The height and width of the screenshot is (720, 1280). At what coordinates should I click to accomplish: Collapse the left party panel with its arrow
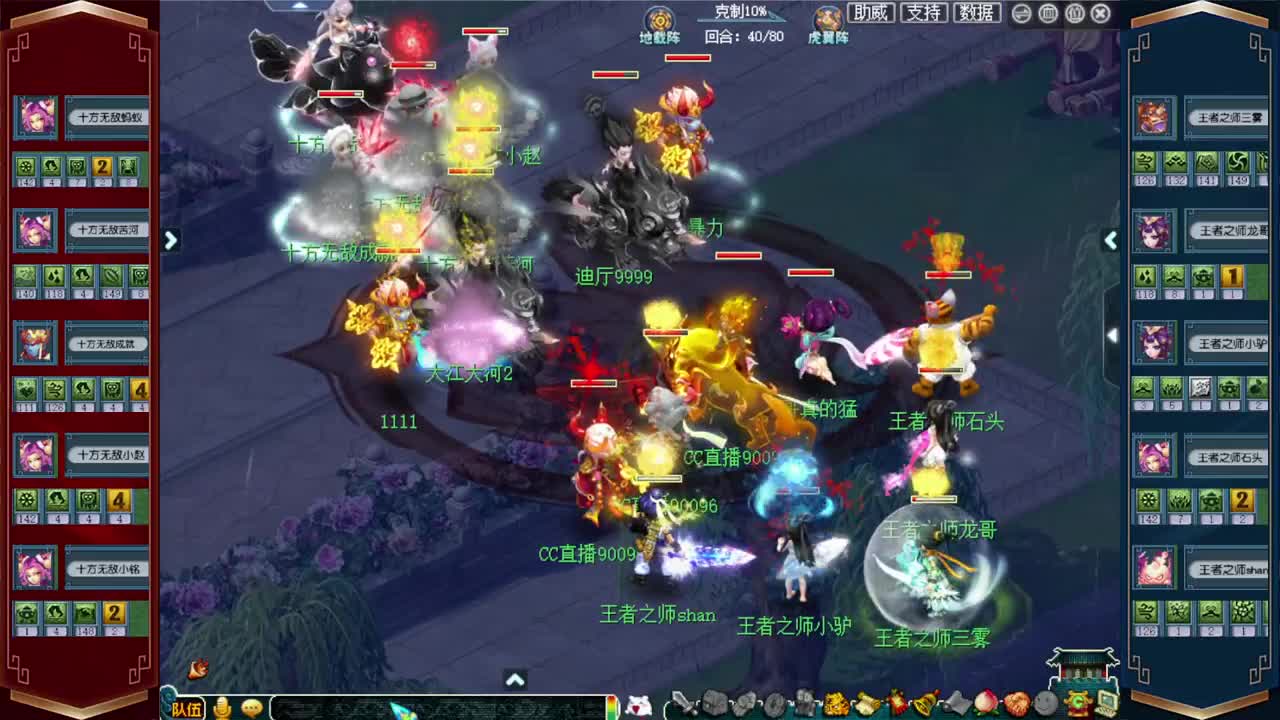pos(171,240)
